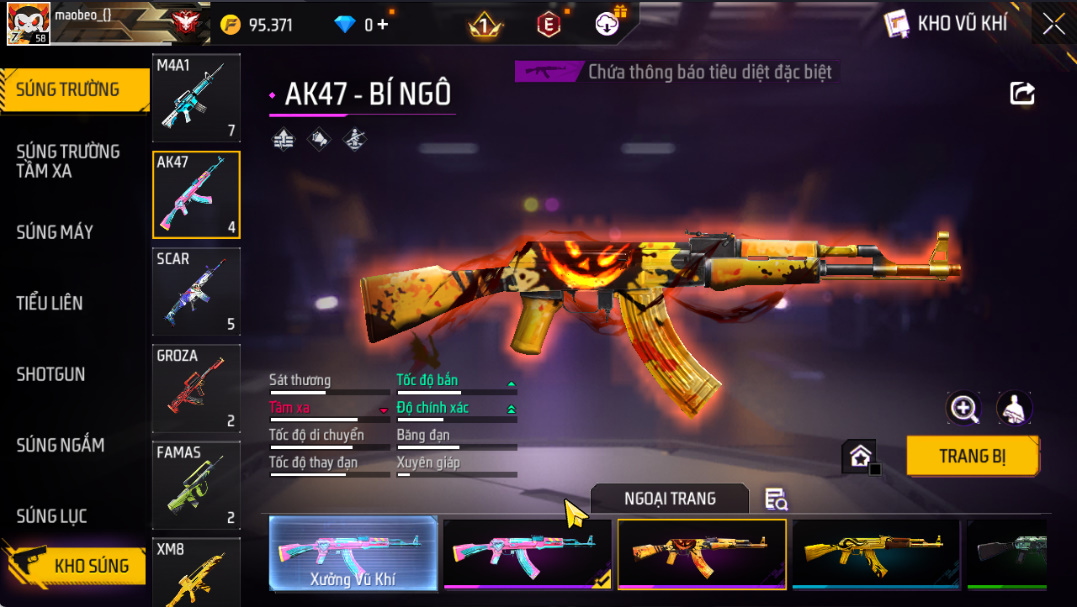Select the M4A1 weapon tile

pos(196,98)
